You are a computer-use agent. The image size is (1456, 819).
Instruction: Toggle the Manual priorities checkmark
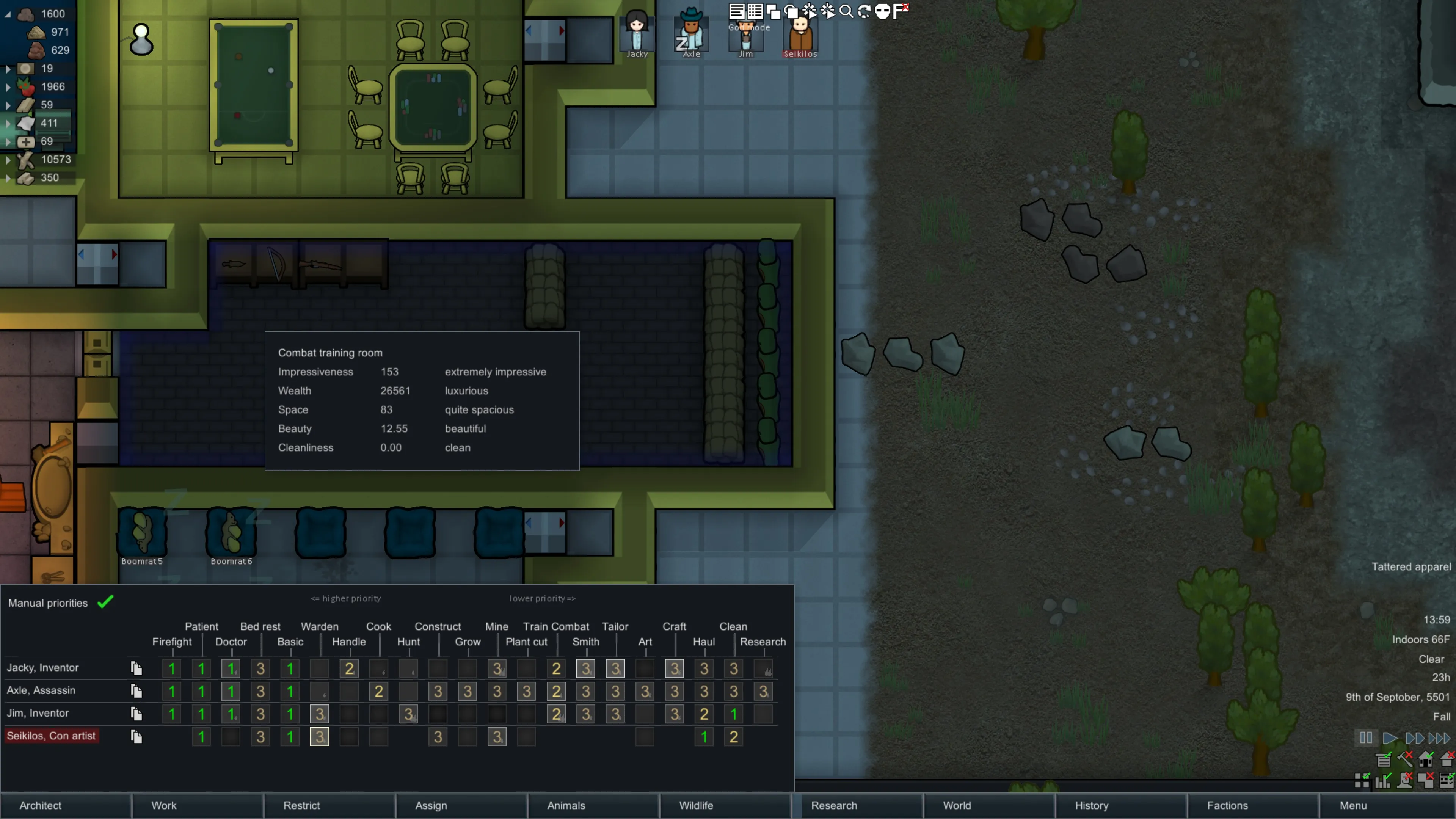pos(106,602)
